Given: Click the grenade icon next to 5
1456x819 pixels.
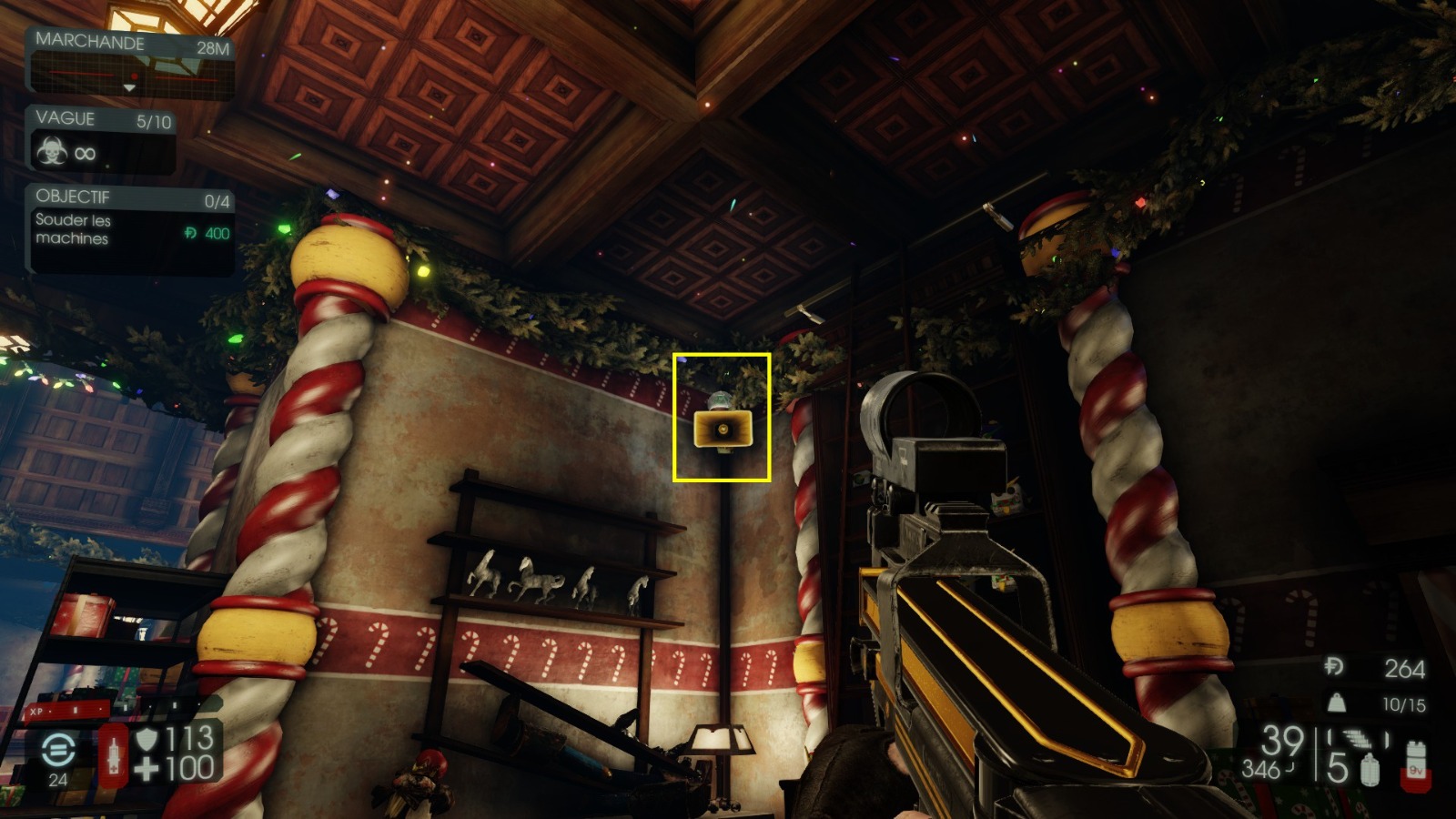Looking at the screenshot, I should coord(1370,770).
